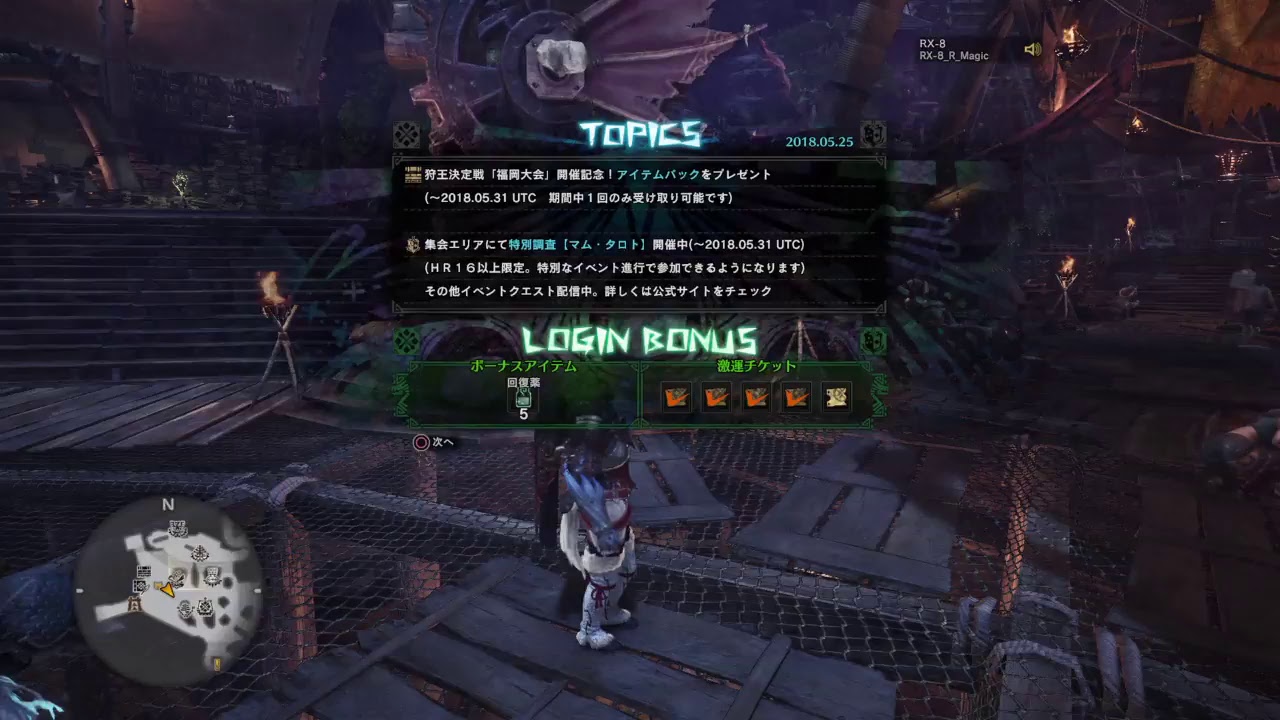
Task: Click the N compass marker on the minimap
Action: click(x=167, y=504)
